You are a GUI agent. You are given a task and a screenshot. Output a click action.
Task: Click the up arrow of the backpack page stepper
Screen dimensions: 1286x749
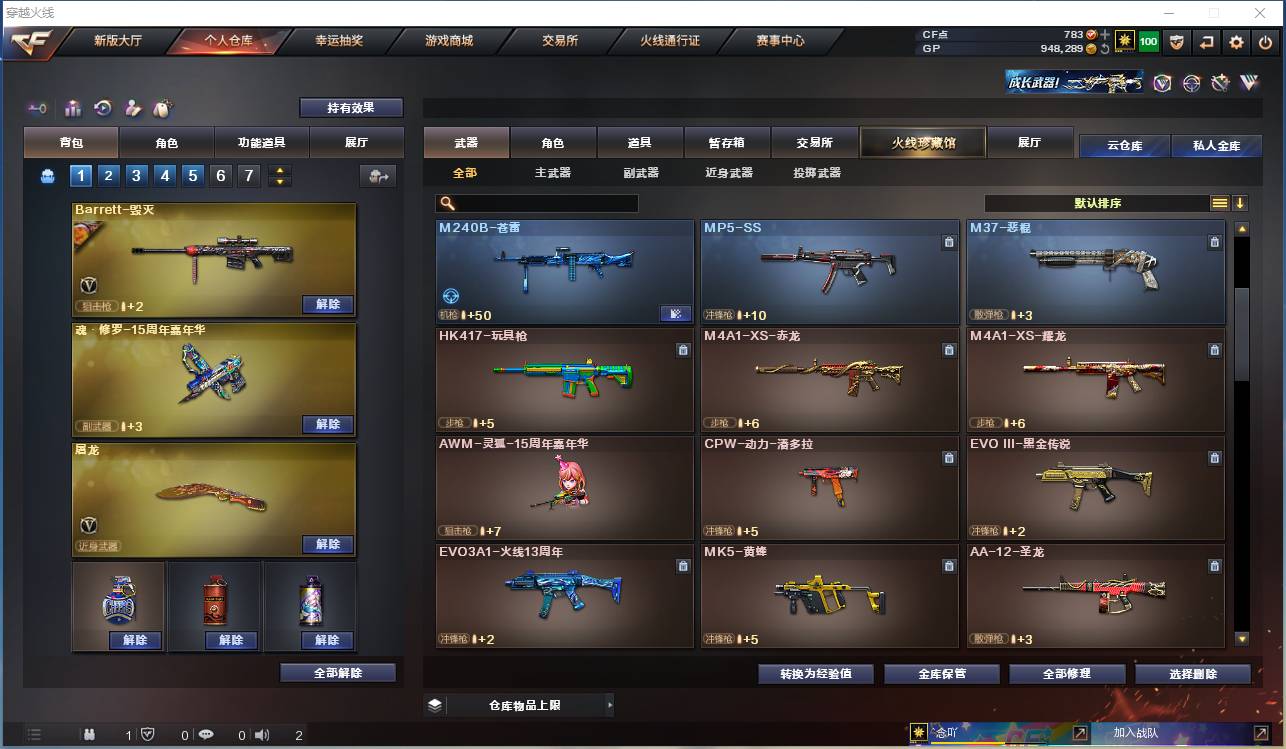[280, 170]
